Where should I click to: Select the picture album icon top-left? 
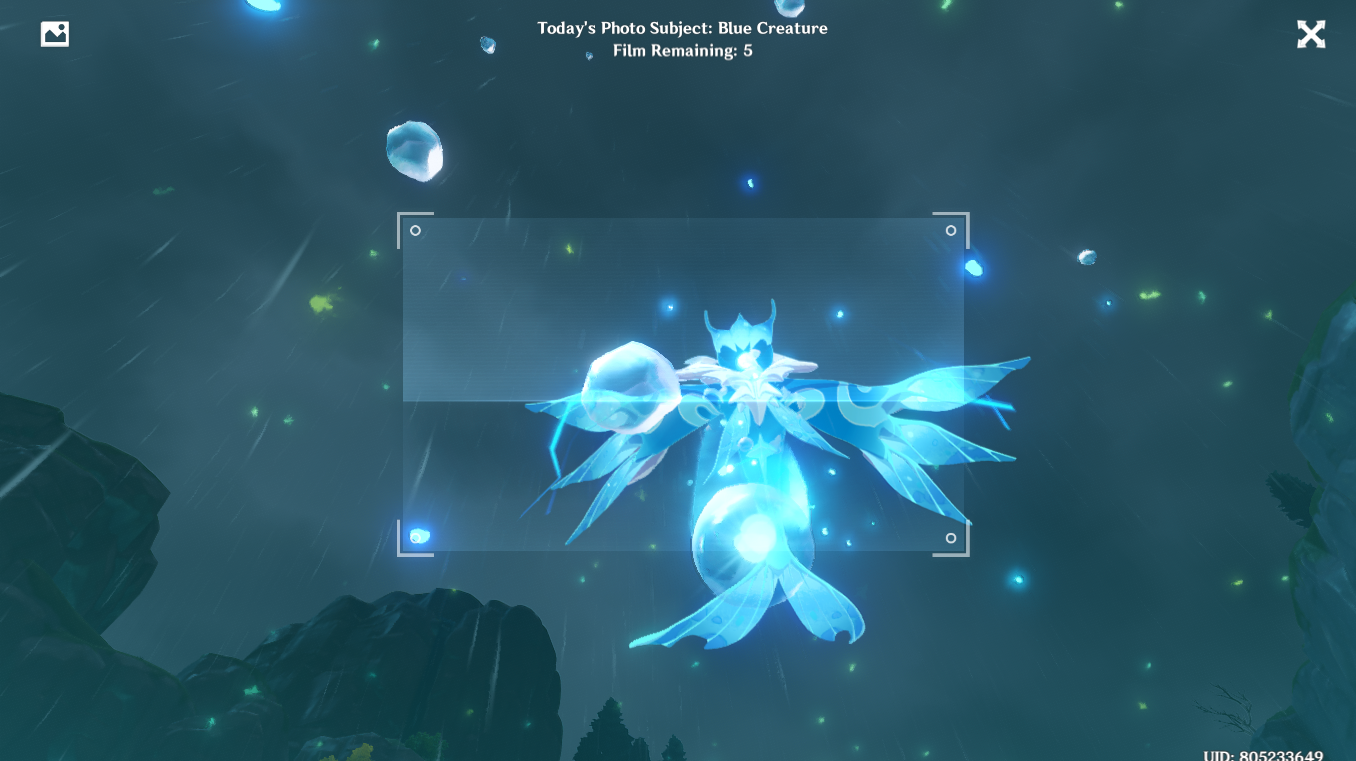tap(54, 33)
